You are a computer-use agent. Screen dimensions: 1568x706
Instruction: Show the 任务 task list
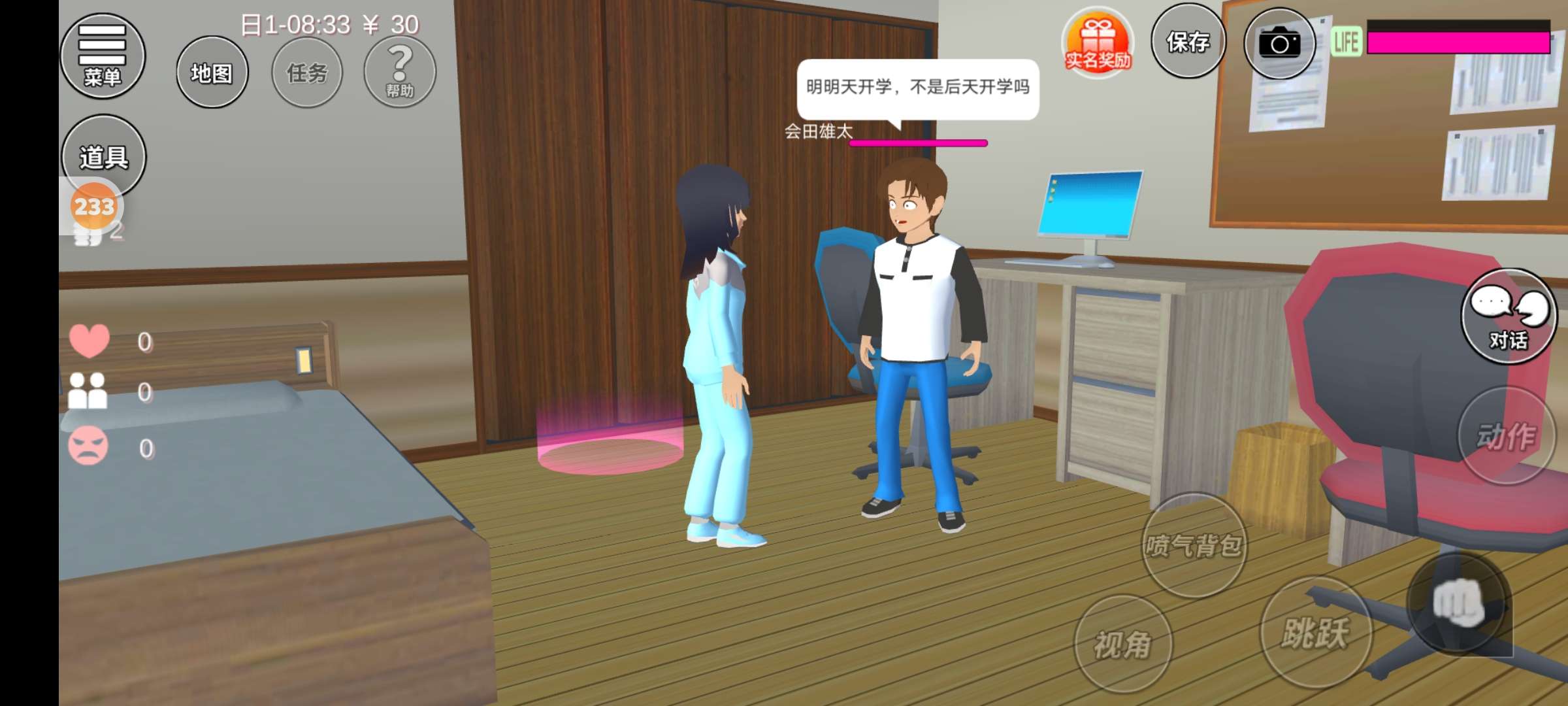click(307, 73)
